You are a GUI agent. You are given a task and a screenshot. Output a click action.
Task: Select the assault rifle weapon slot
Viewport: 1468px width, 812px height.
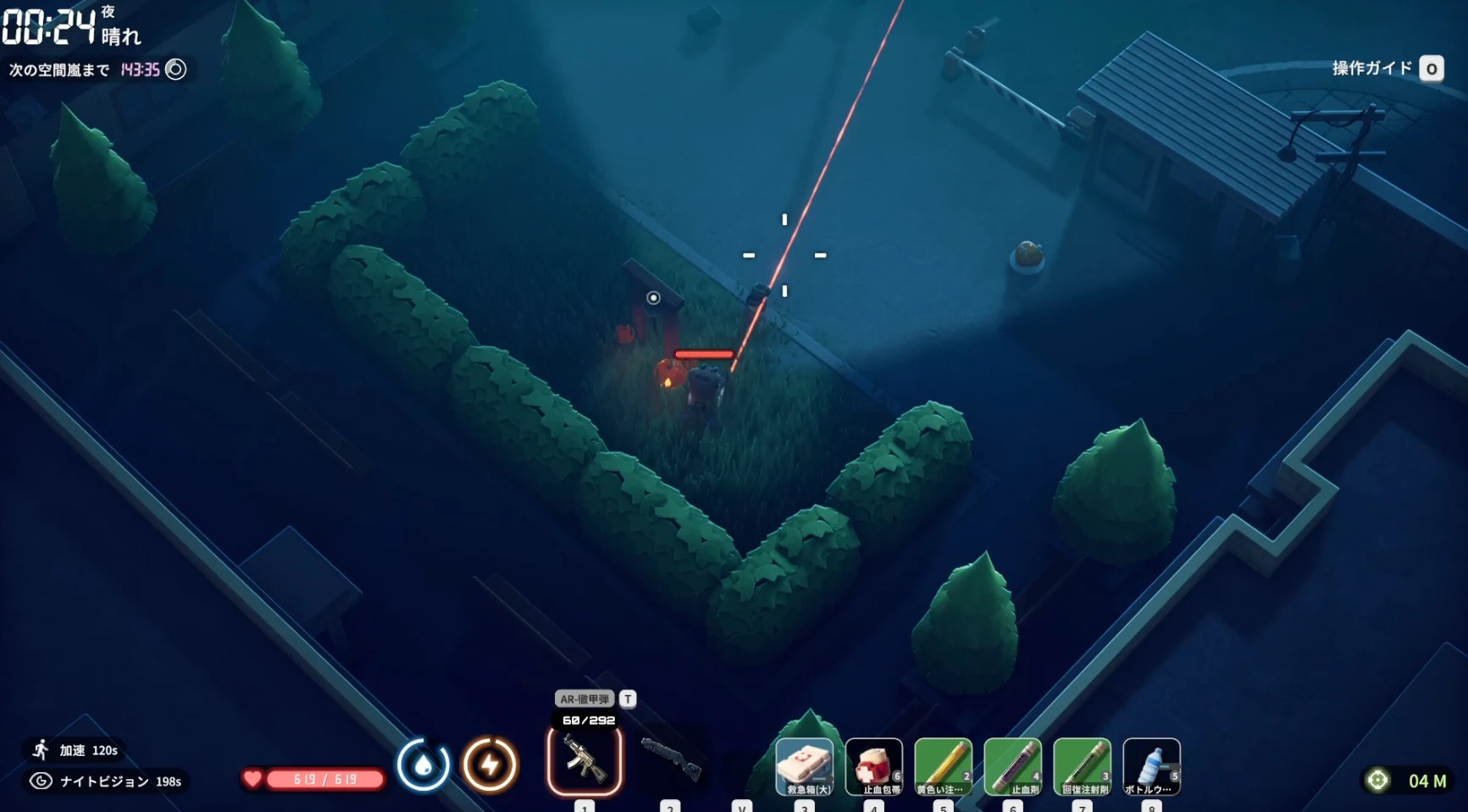pos(584,761)
